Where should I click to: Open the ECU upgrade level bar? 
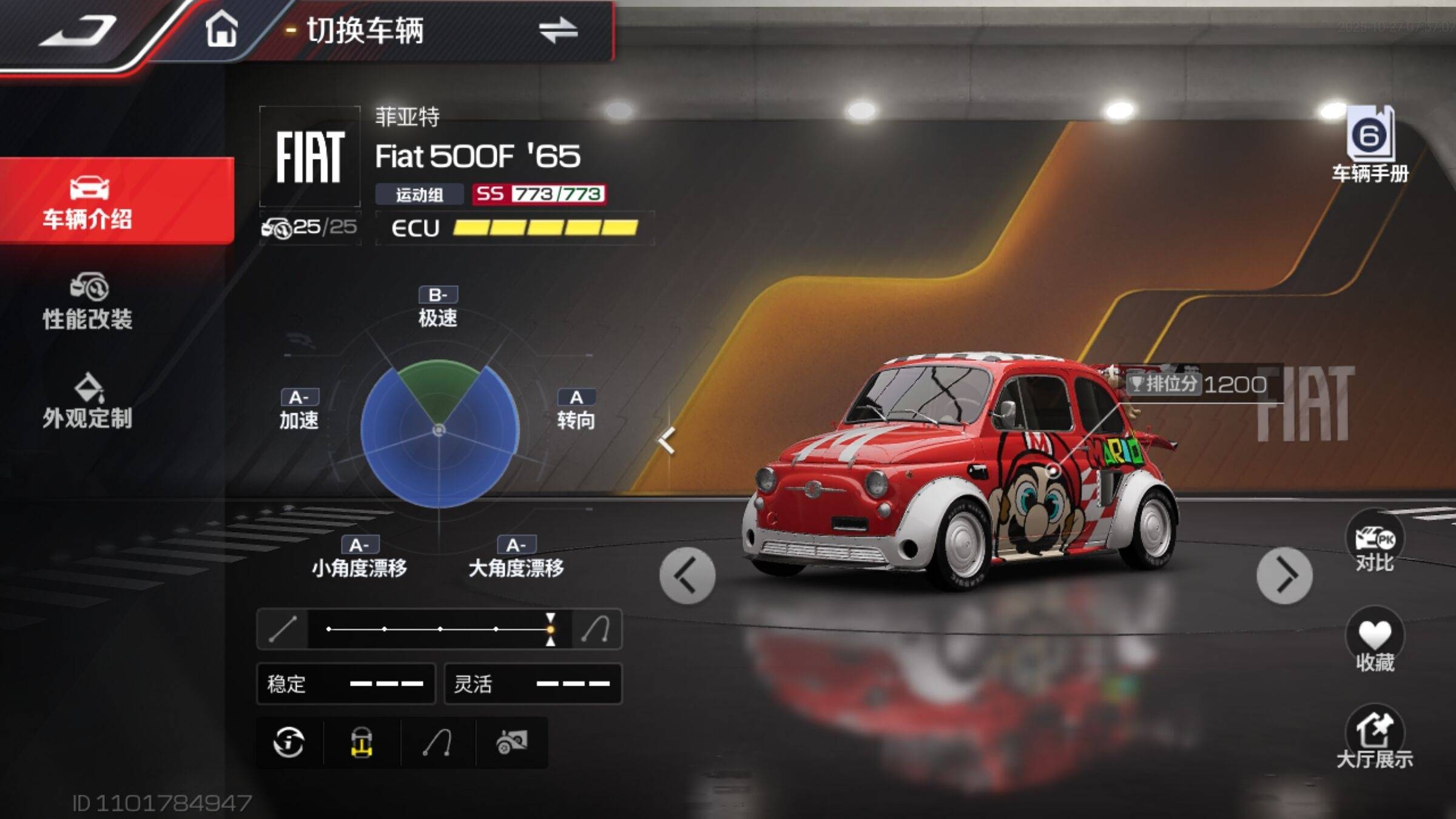pos(514,228)
